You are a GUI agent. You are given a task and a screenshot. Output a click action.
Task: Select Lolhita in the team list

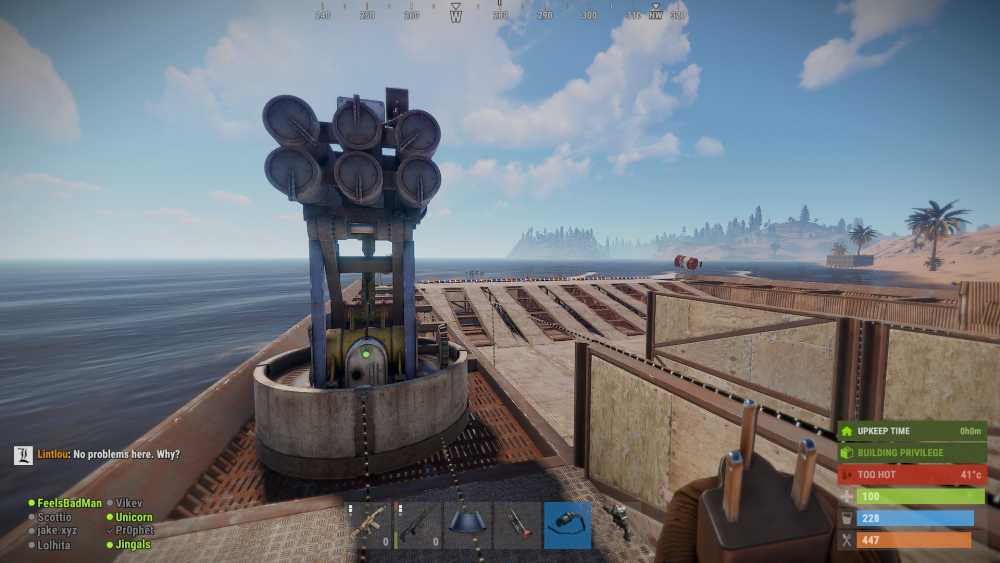pyautogui.click(x=54, y=545)
